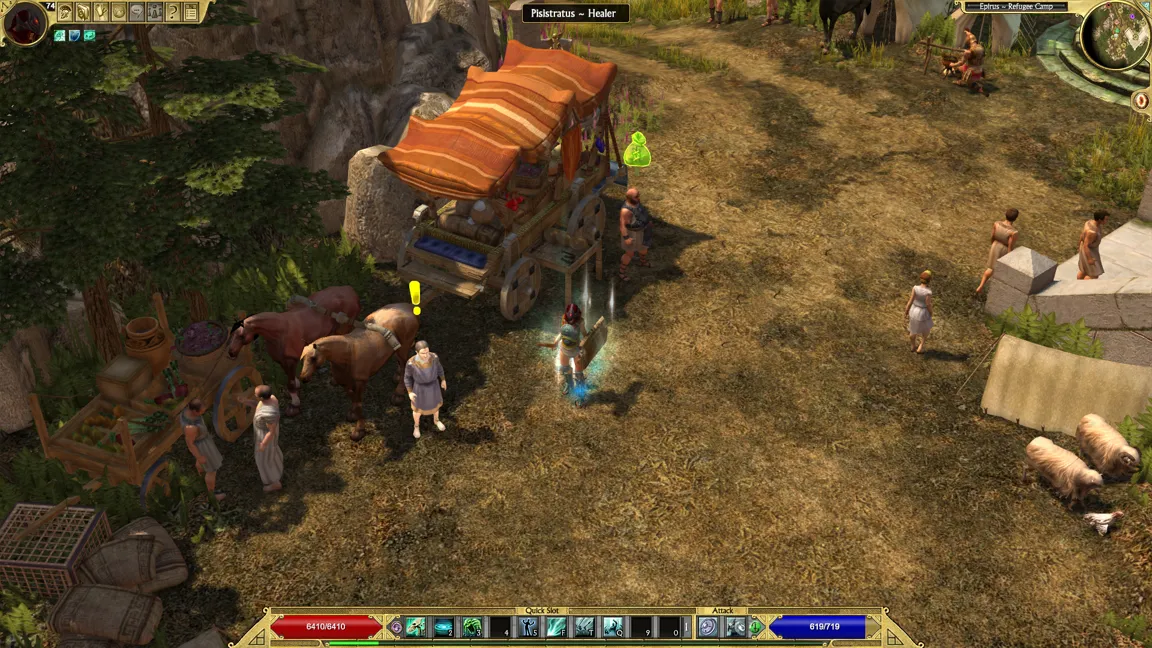Open the main menu list icon

pyautogui.click(x=191, y=12)
